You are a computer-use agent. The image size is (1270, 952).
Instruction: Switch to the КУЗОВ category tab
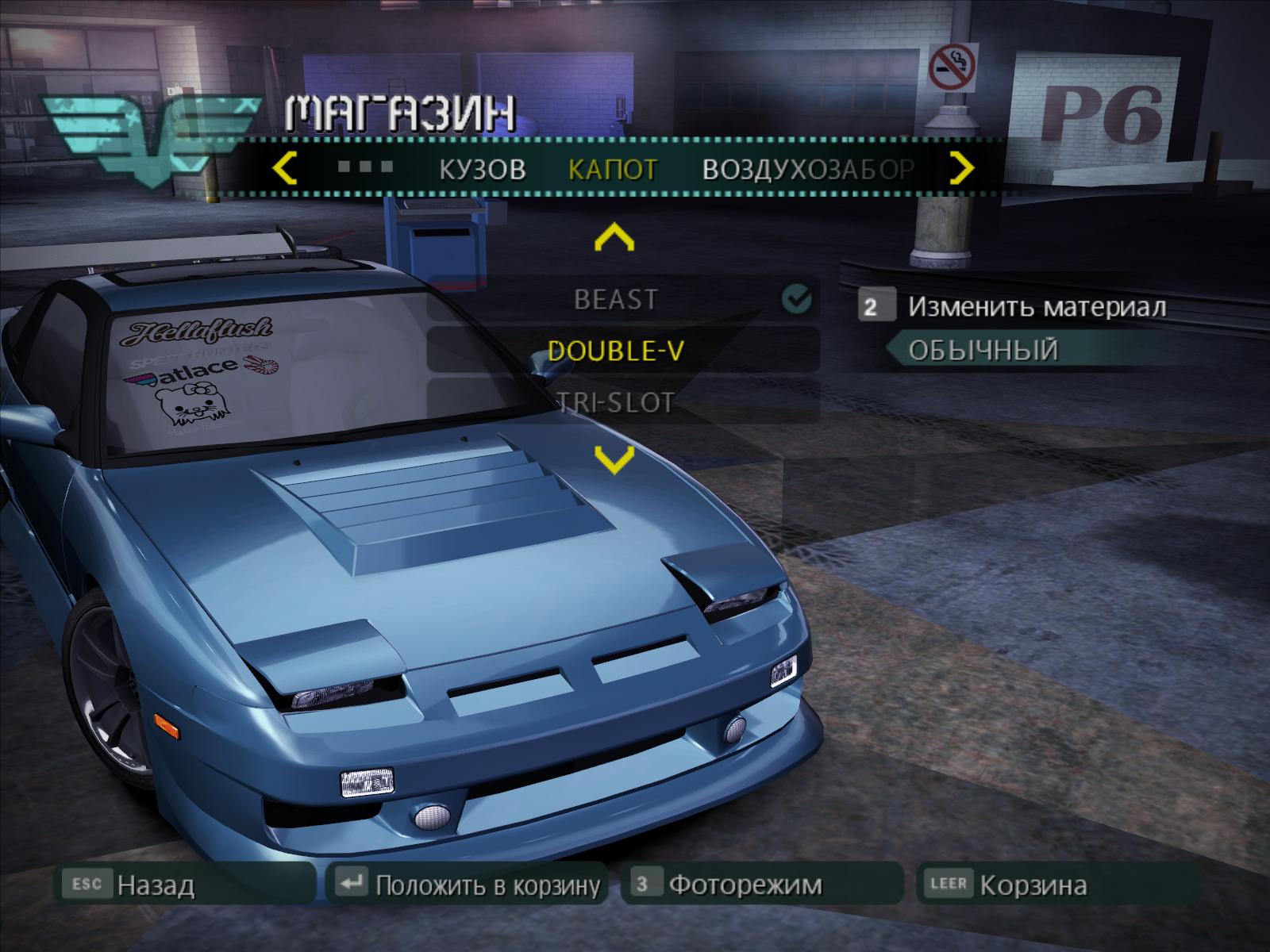[483, 169]
